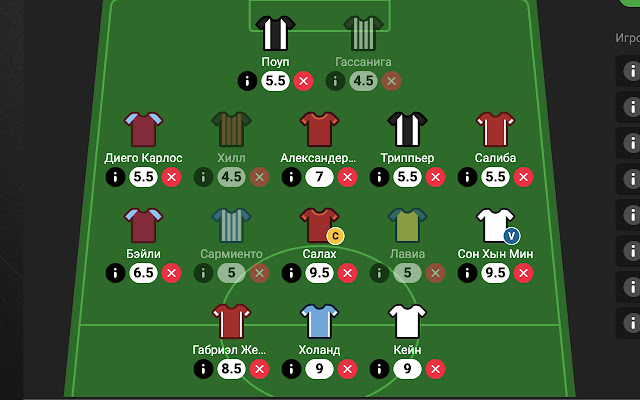Image resolution: width=640 pixels, height=400 pixels.
Task: Choose Холанд's sky blue shirt
Action: (x=319, y=321)
